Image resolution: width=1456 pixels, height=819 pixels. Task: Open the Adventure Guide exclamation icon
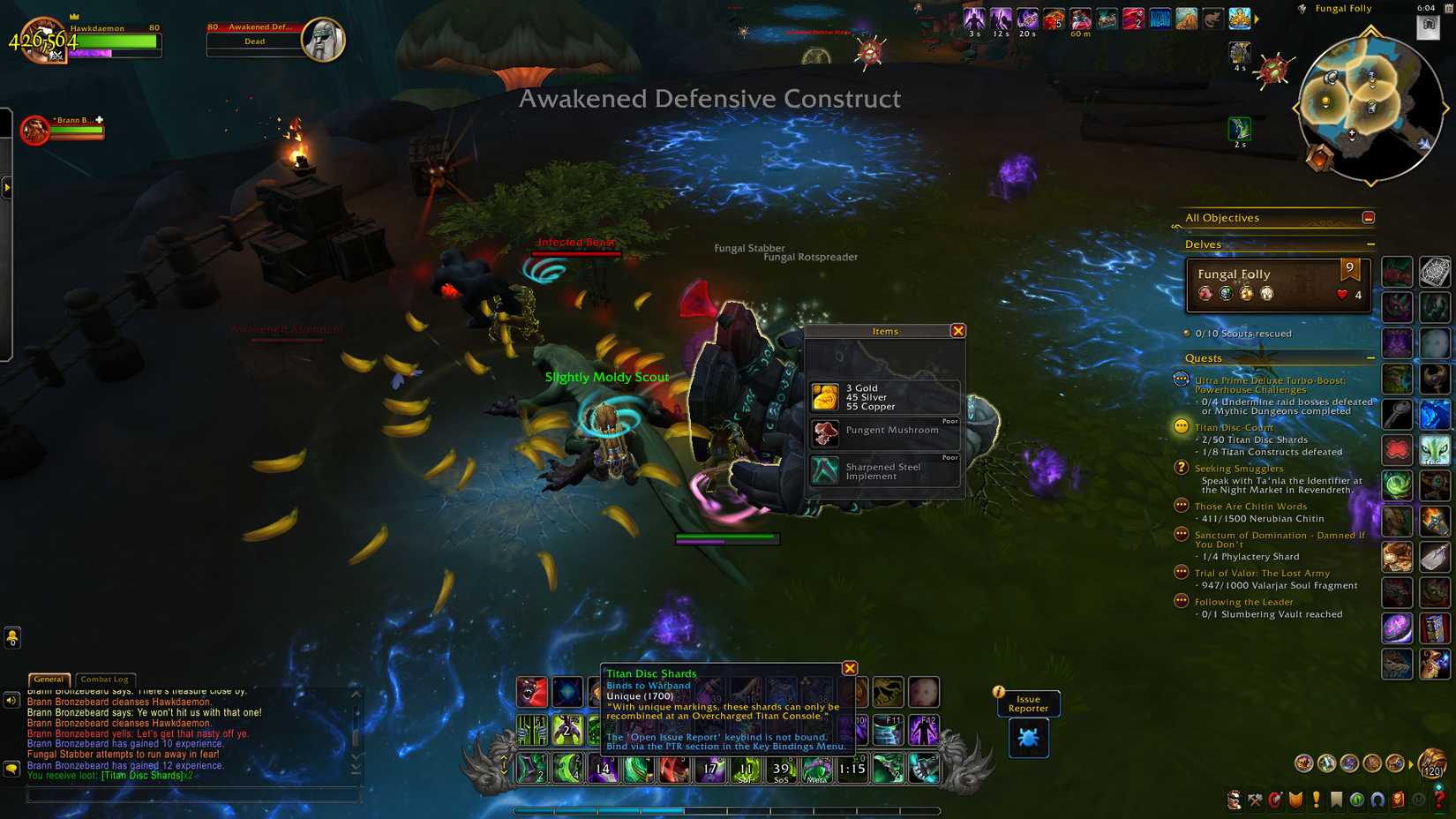[1316, 800]
